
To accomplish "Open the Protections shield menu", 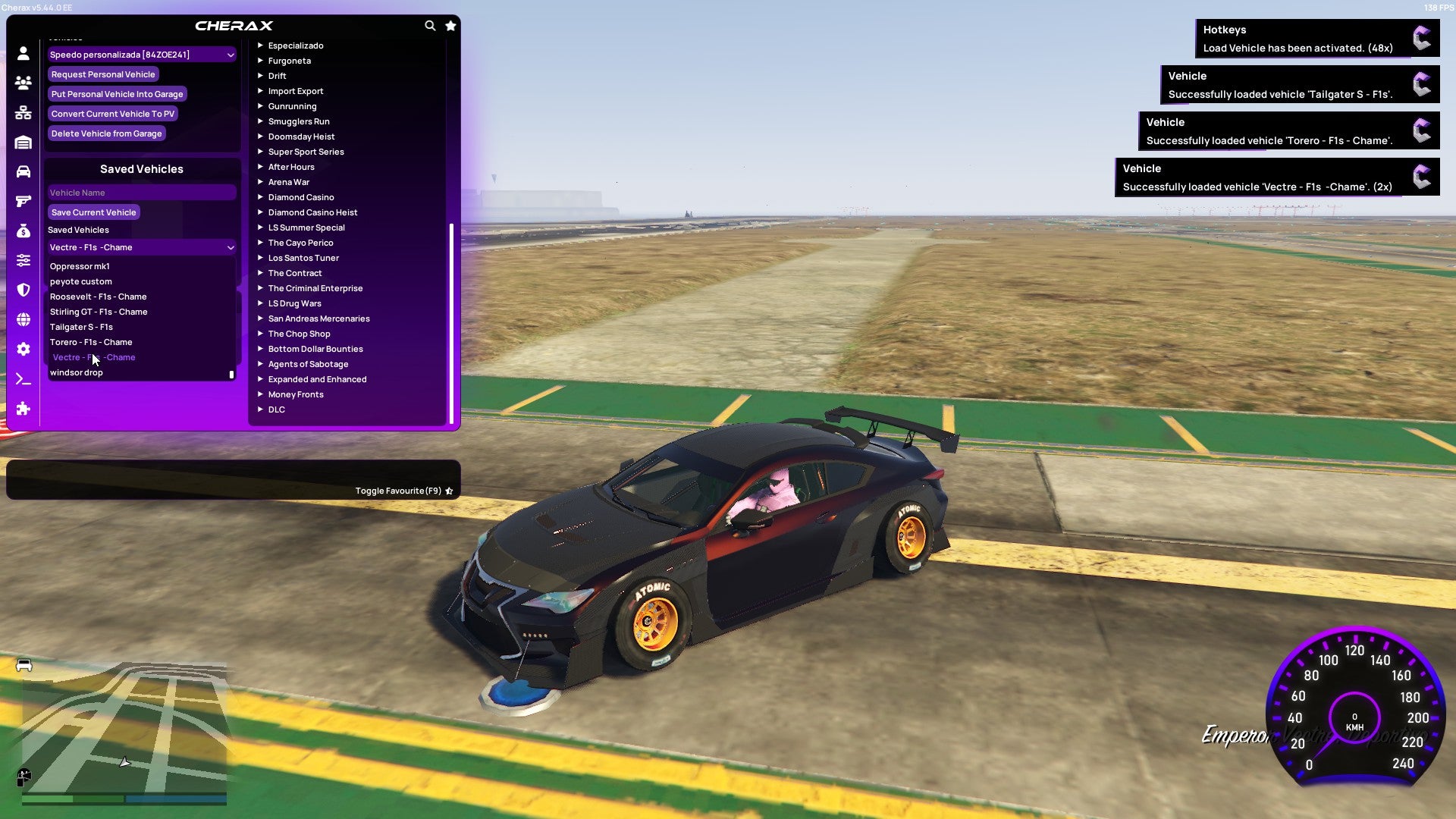I will (x=23, y=290).
